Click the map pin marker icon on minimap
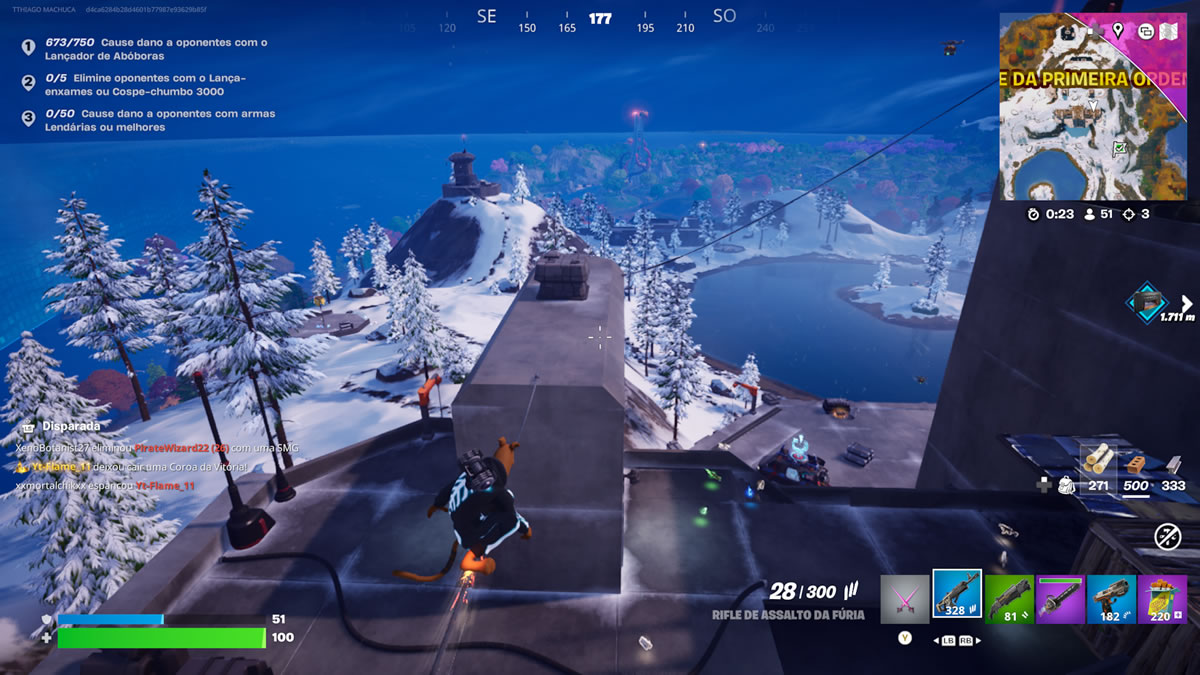 click(1118, 31)
